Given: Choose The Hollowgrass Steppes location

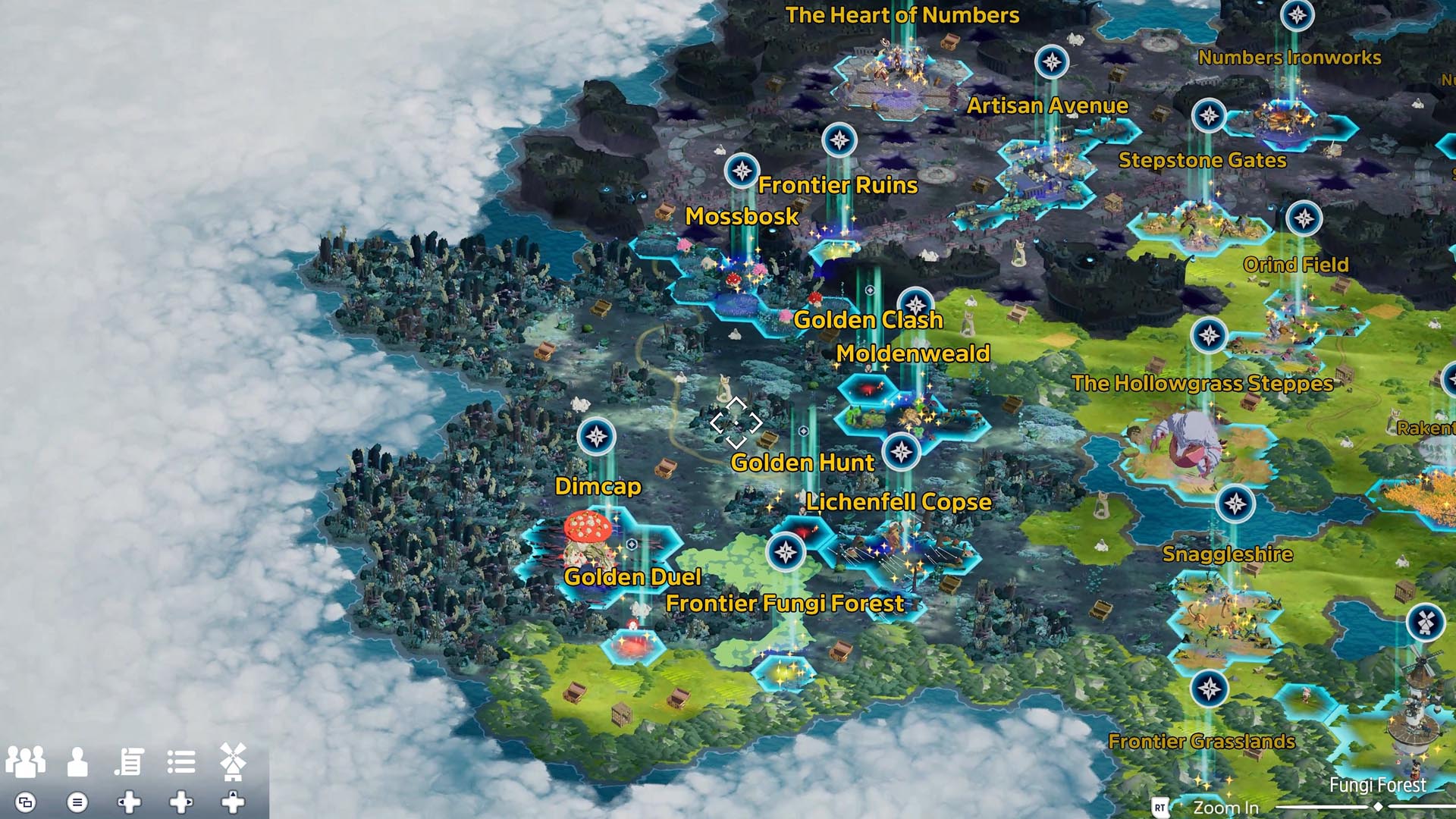Looking at the screenshot, I should coord(1202,384).
